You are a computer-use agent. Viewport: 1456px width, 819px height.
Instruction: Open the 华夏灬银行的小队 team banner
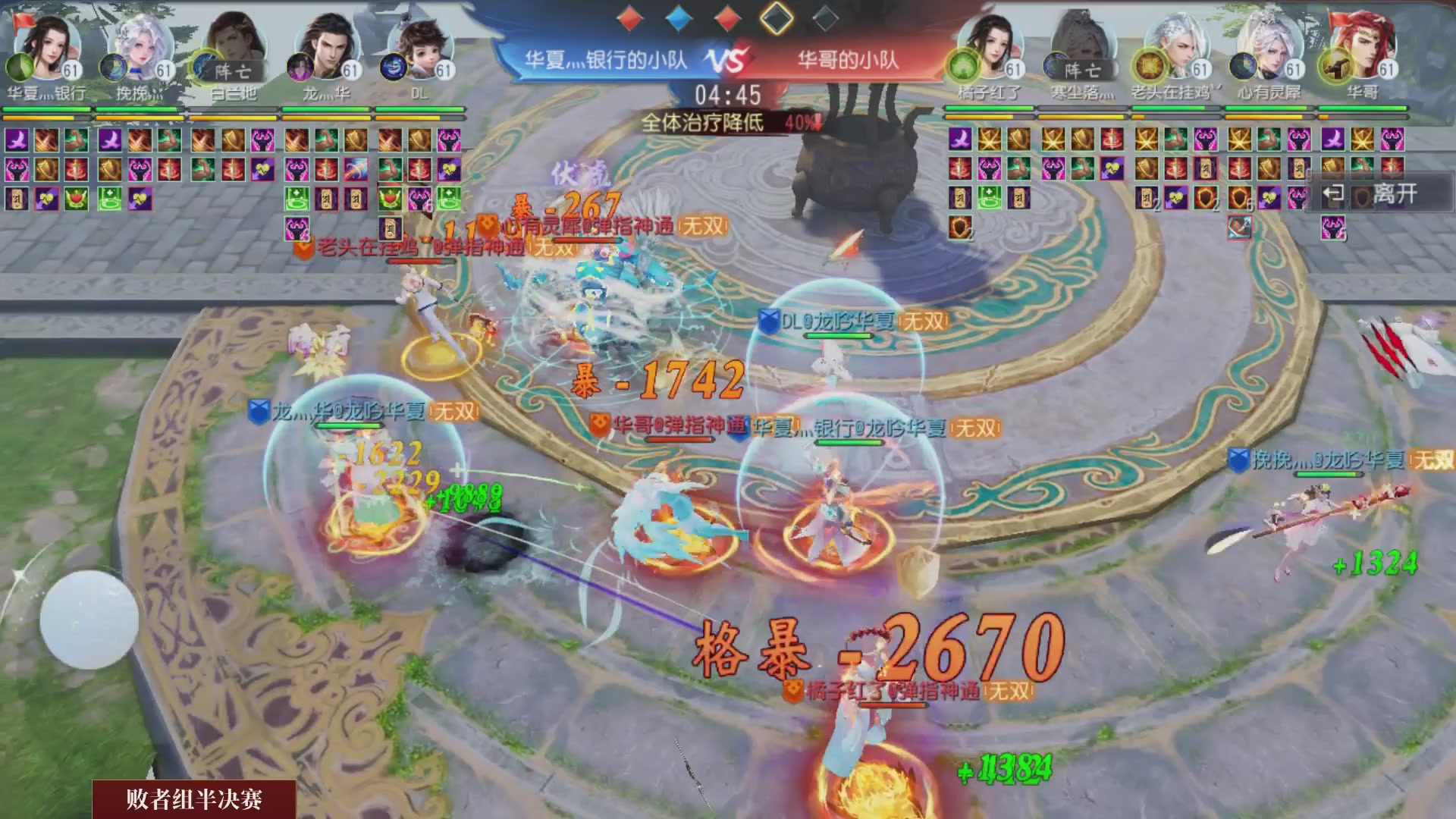607,61
